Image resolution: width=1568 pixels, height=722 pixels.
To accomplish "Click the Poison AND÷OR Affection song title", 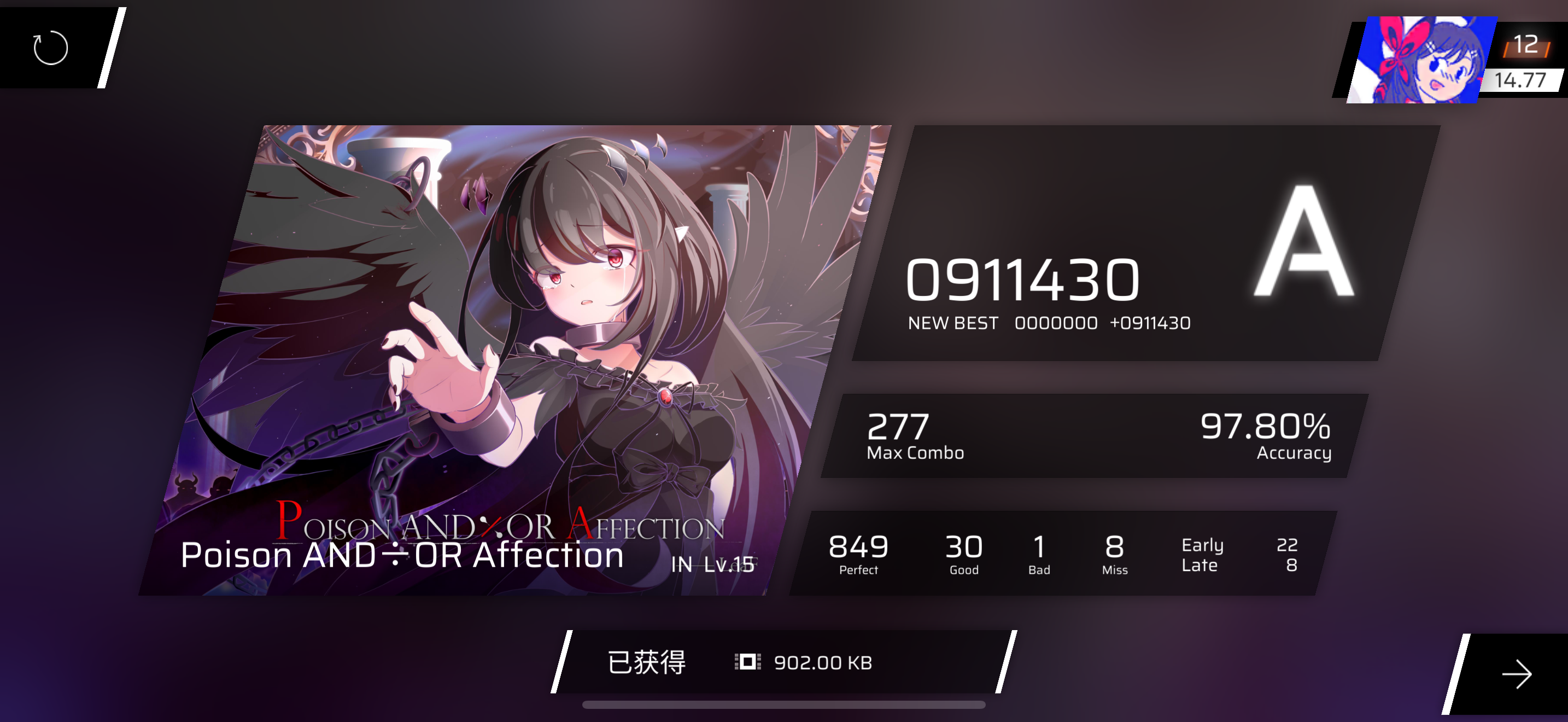I will coord(403,555).
